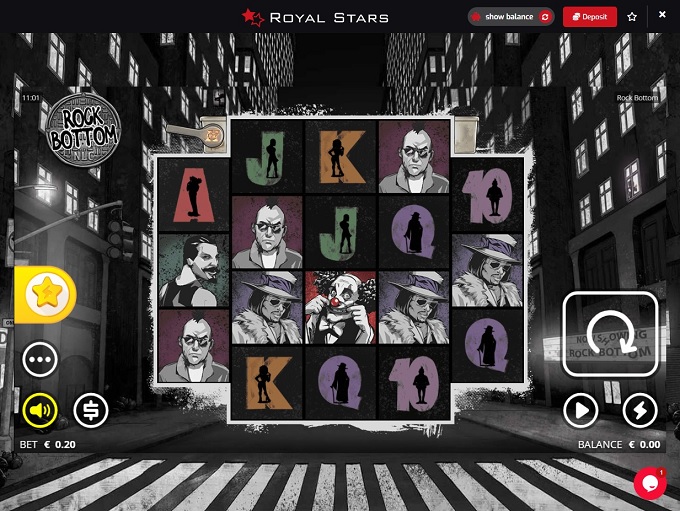
Task: Open the three-dot game menu
Action: pos(40,358)
